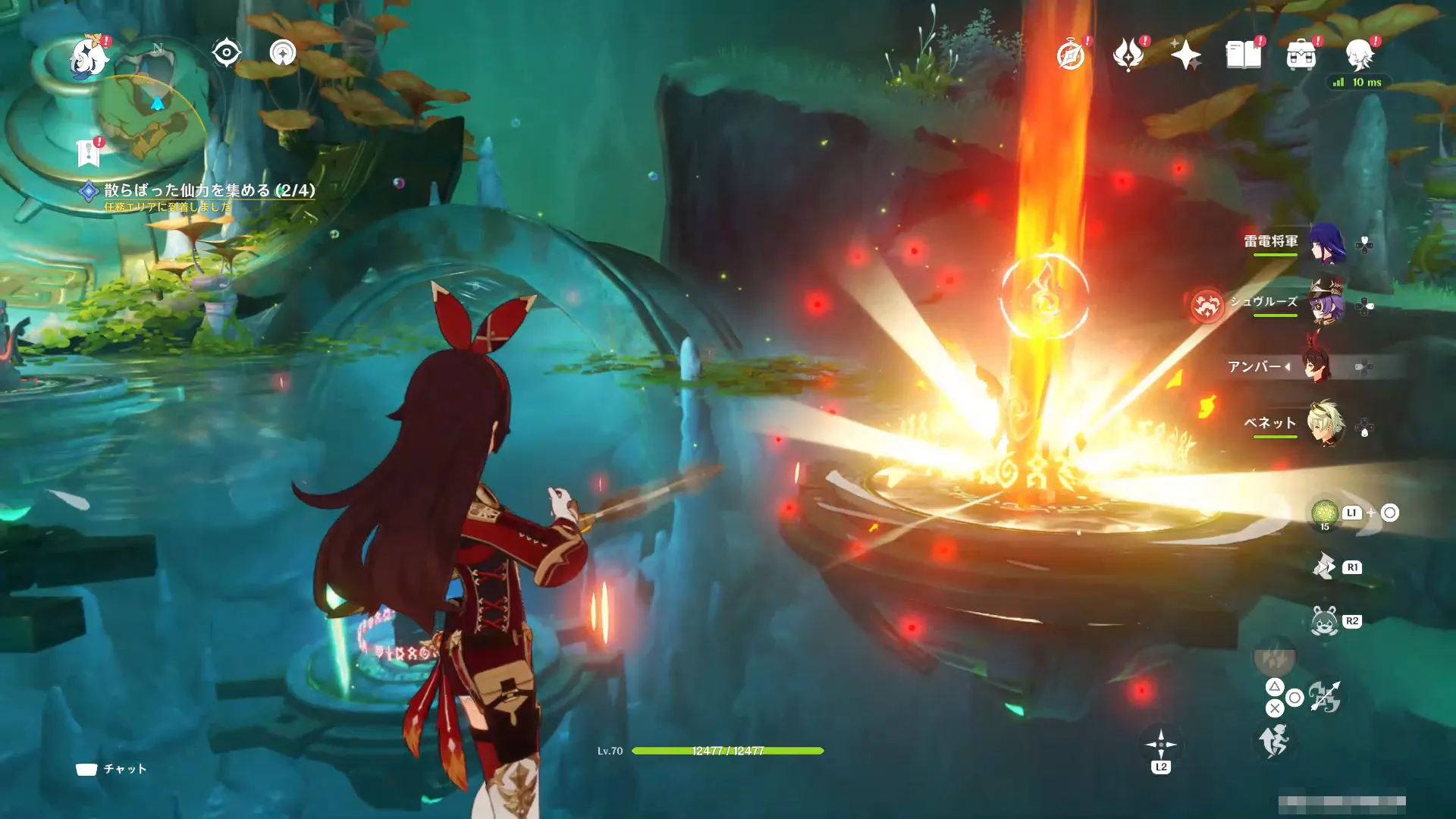Open the Adventurer Handbook book icon
The width and height of the screenshot is (1456, 819).
coord(1243,55)
